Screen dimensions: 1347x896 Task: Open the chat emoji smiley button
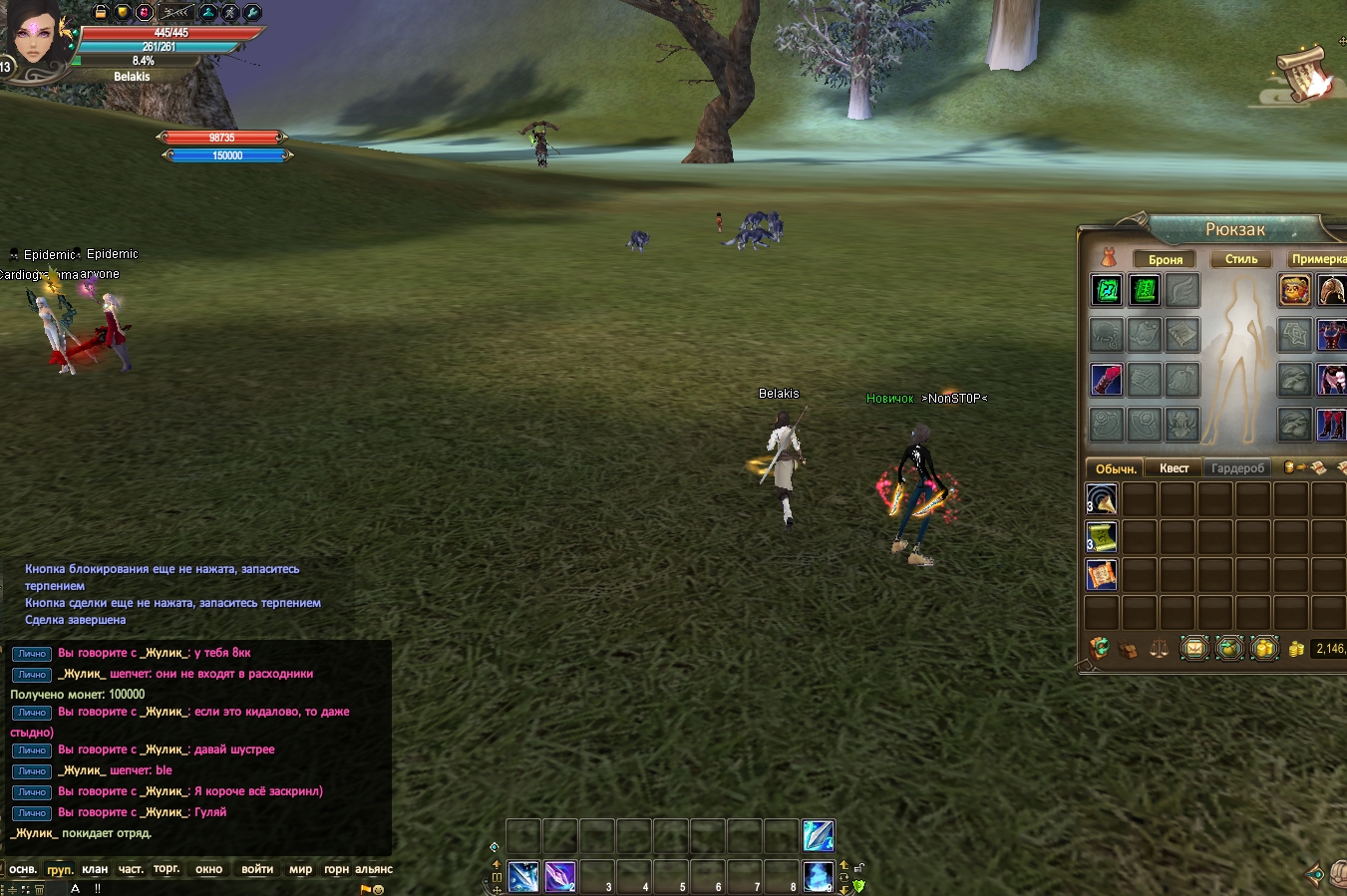click(379, 889)
